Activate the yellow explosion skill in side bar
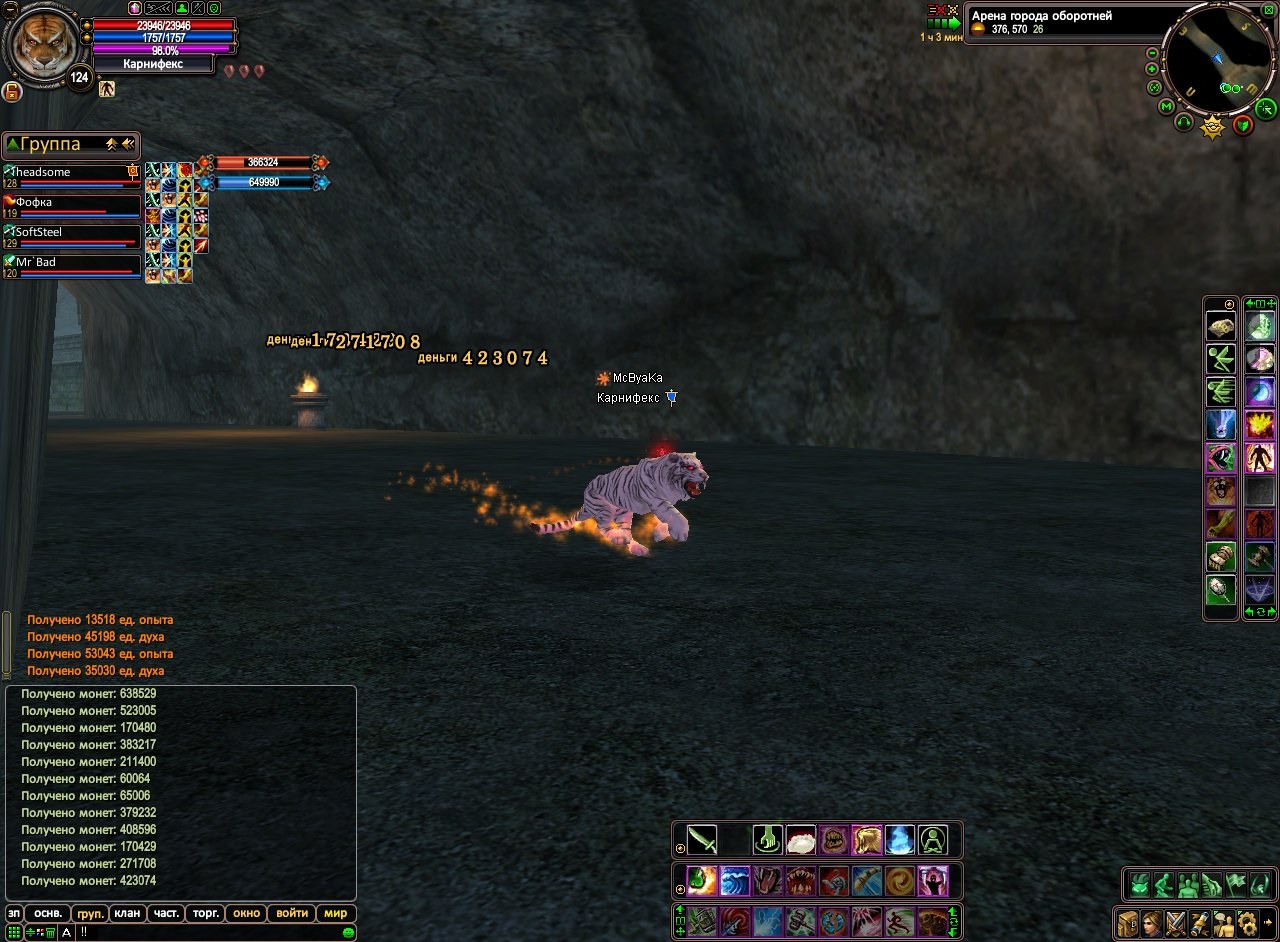1280x942 pixels. point(1258,425)
